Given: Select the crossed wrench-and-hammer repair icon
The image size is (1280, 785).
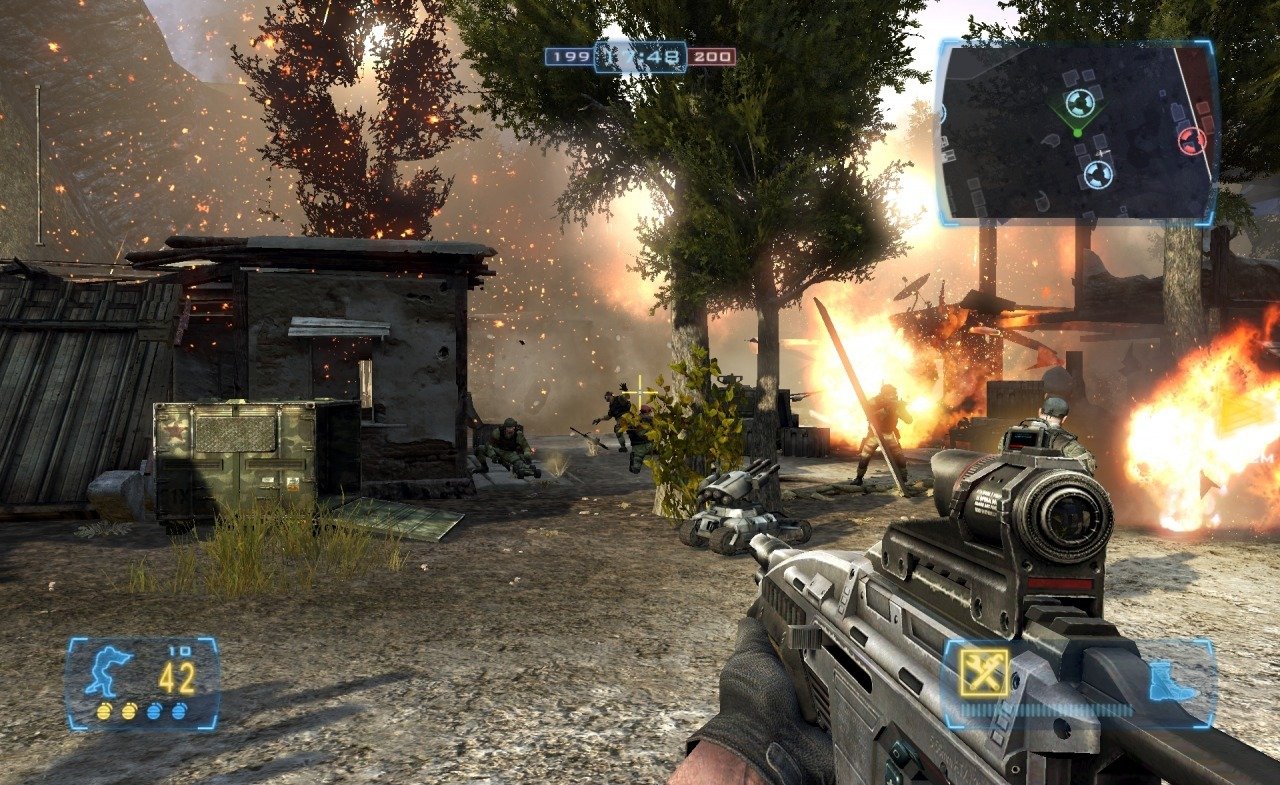Looking at the screenshot, I should click(983, 672).
